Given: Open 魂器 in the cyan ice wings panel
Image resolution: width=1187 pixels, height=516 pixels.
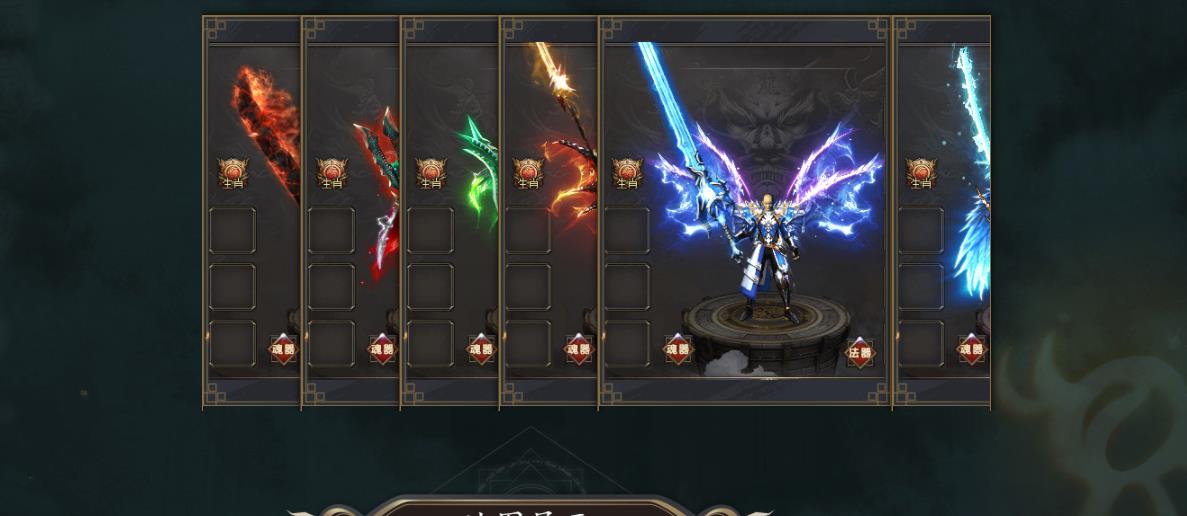Looking at the screenshot, I should (971, 349).
